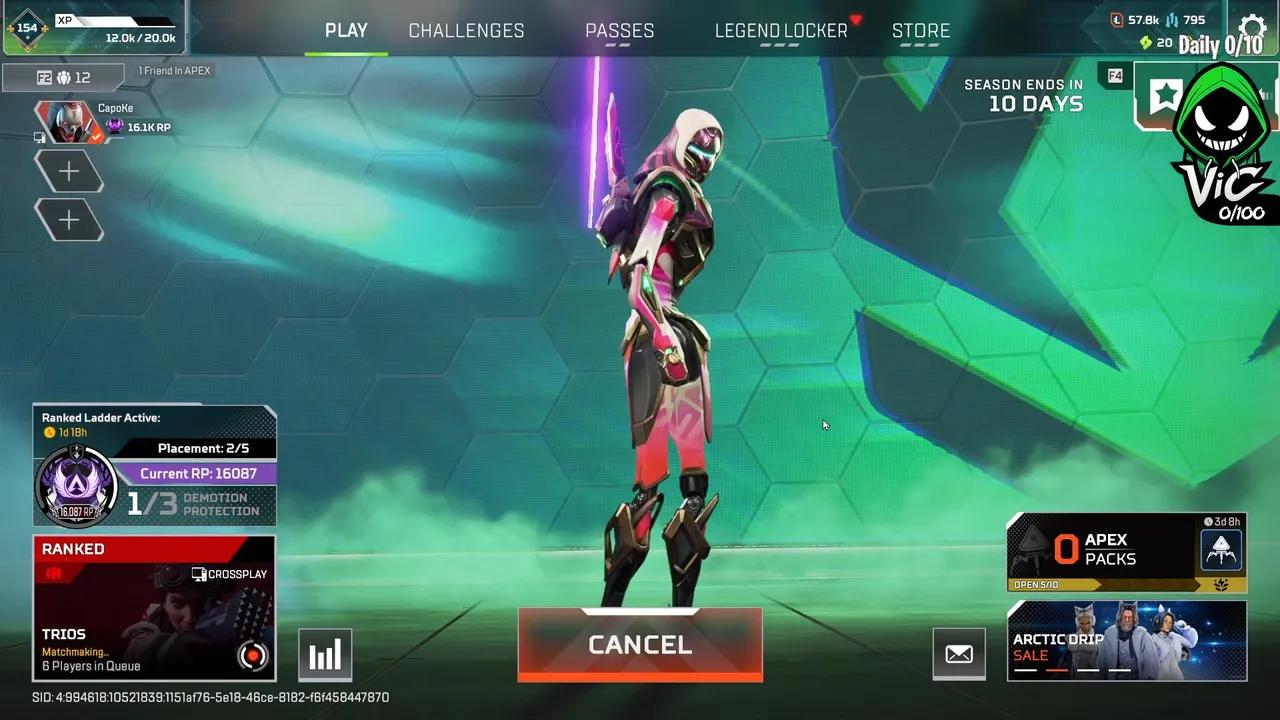Expand the Ranked Trios mode selector

pos(155,605)
